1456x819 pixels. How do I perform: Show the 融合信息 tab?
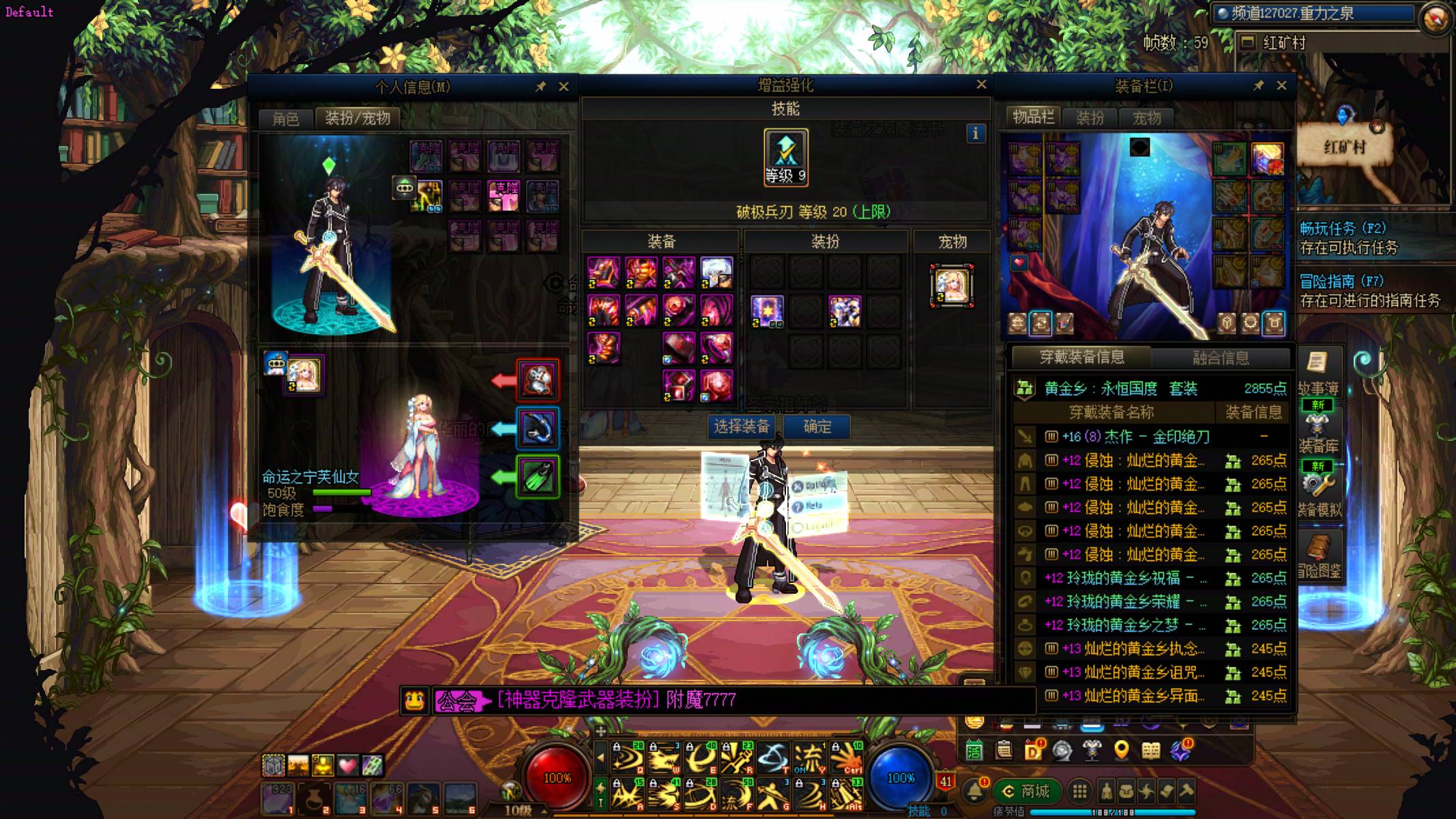(1220, 357)
